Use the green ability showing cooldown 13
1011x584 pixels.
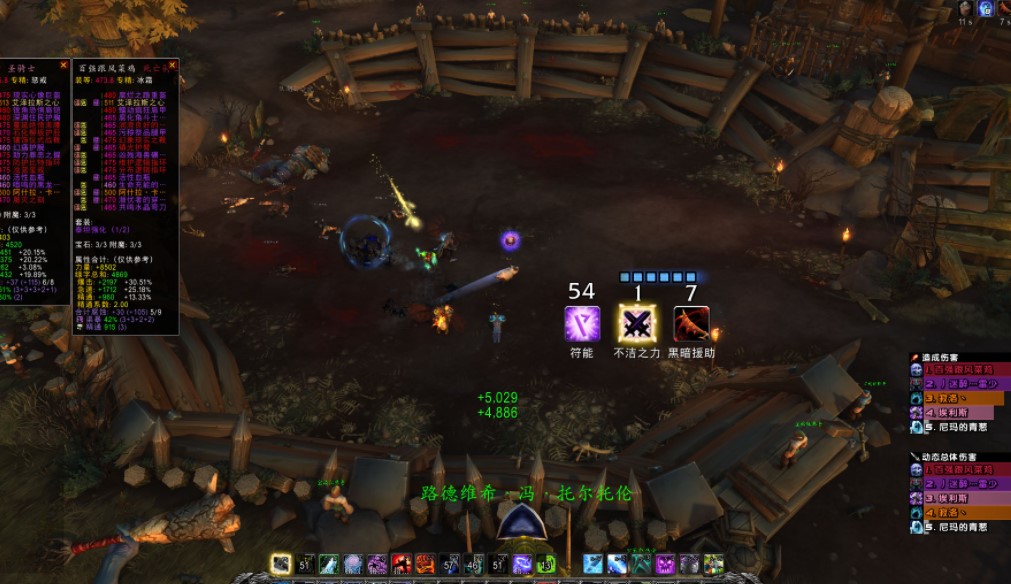coord(546,564)
